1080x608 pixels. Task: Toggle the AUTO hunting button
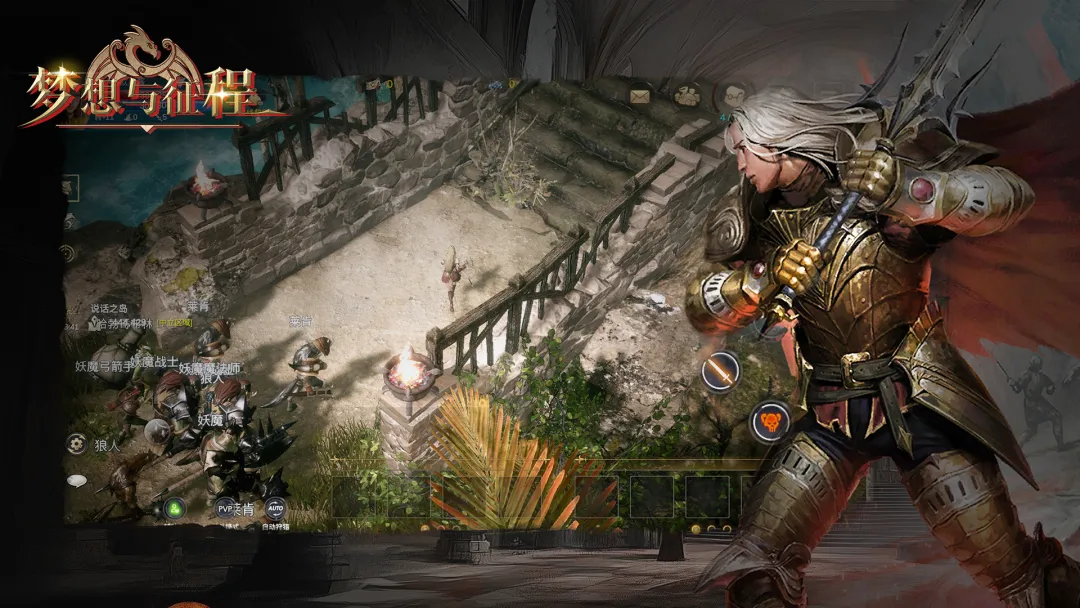[x=275, y=508]
